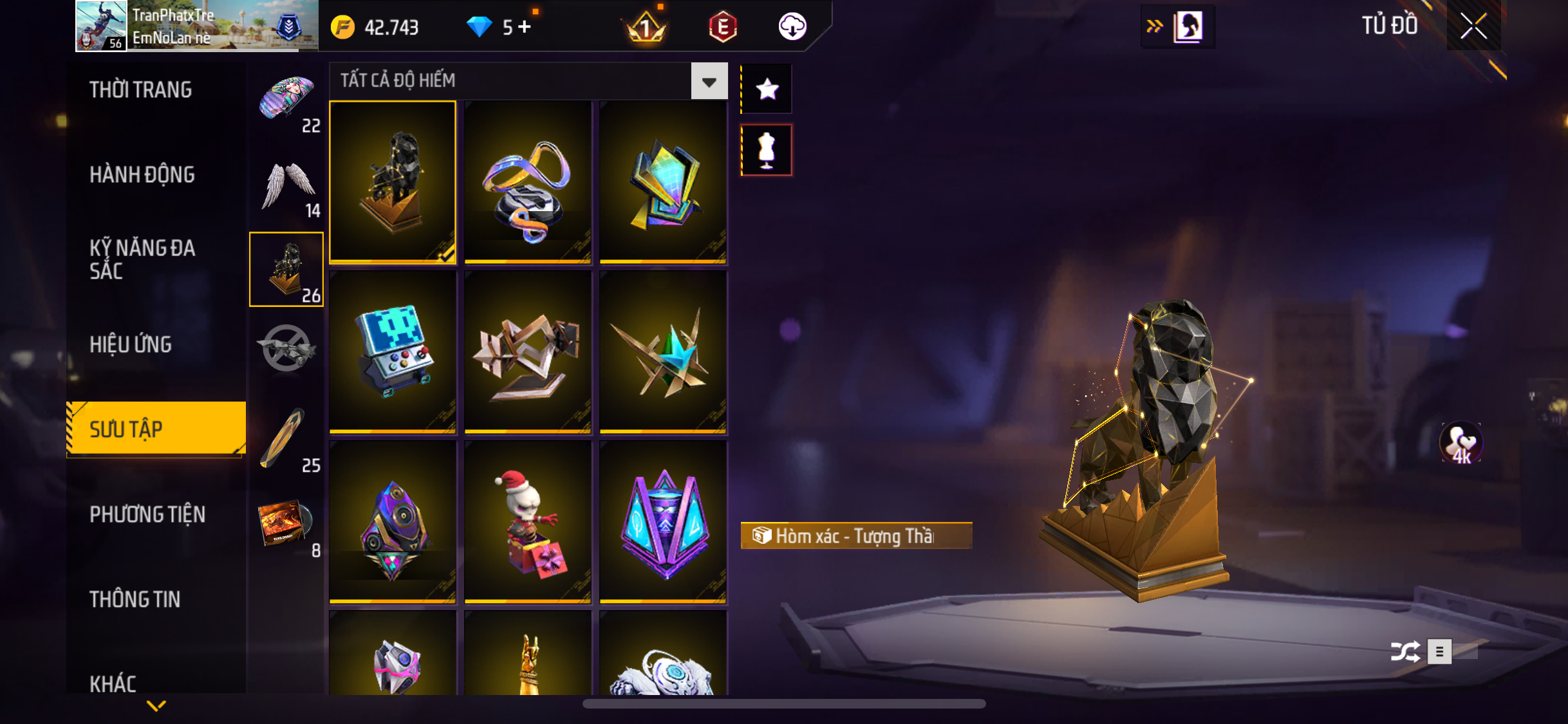Click the shuffle random button
The width and height of the screenshot is (1568, 724).
pyautogui.click(x=1405, y=651)
